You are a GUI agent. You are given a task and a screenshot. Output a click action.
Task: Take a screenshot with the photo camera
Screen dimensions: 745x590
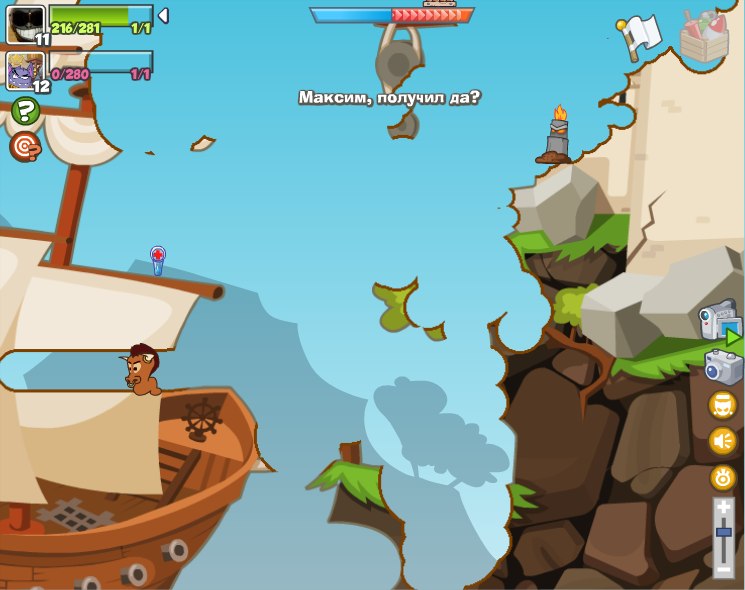[x=723, y=367]
